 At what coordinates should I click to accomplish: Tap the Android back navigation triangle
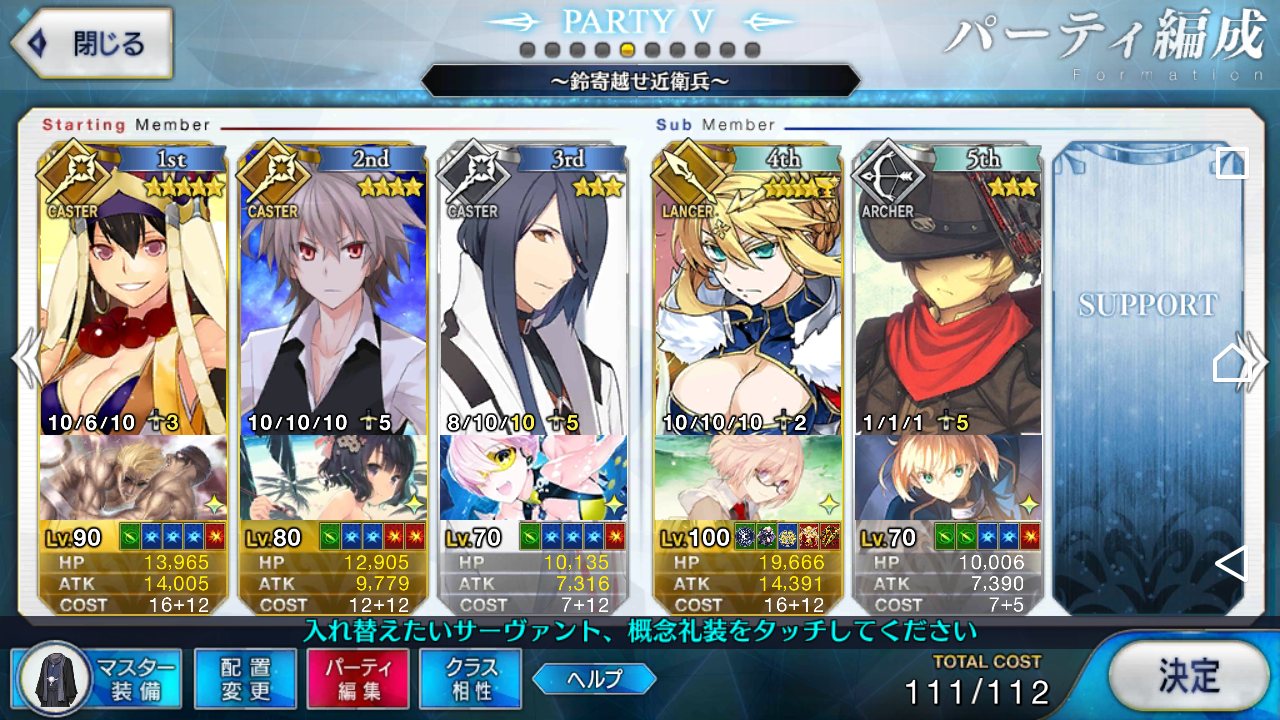(x=1231, y=564)
